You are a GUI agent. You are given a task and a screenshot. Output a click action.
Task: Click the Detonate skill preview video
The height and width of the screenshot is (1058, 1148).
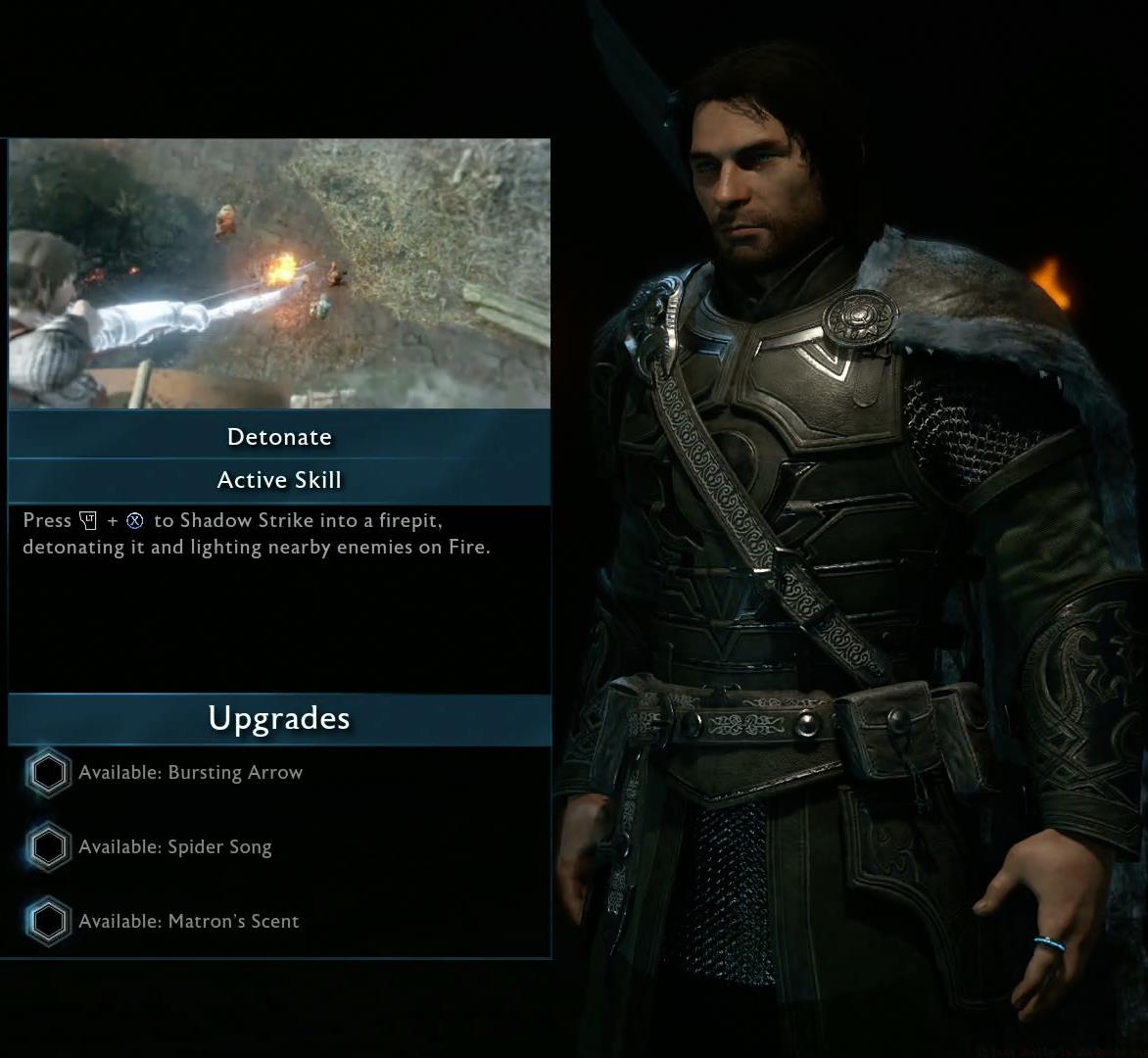279,273
